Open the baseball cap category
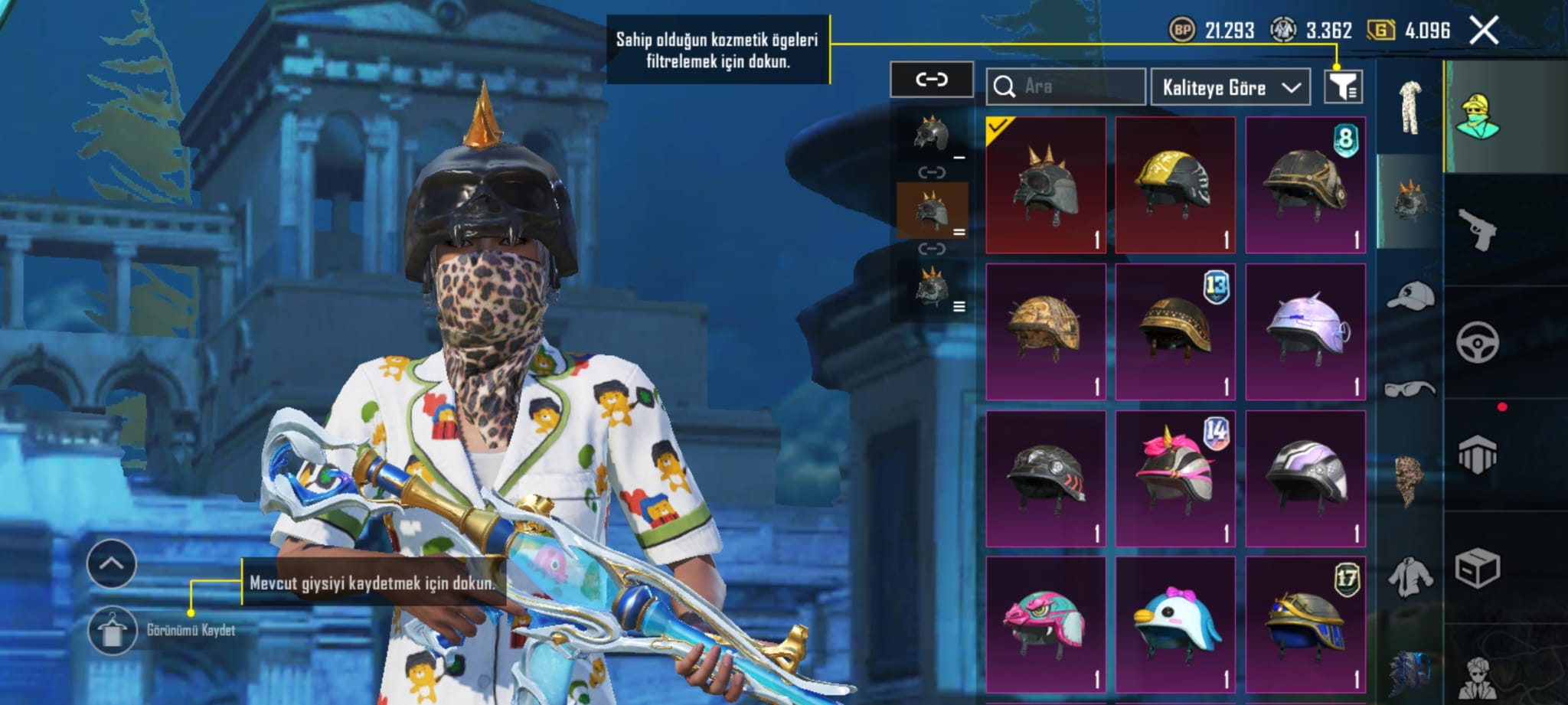 [x=1410, y=296]
